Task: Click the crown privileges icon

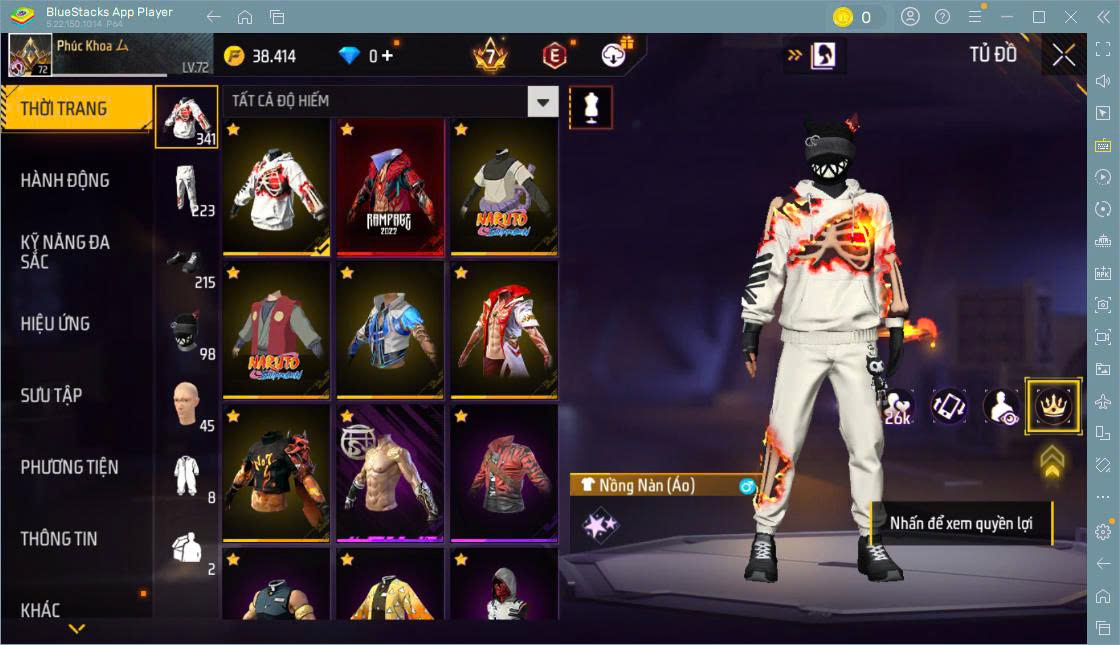Action: click(1052, 405)
